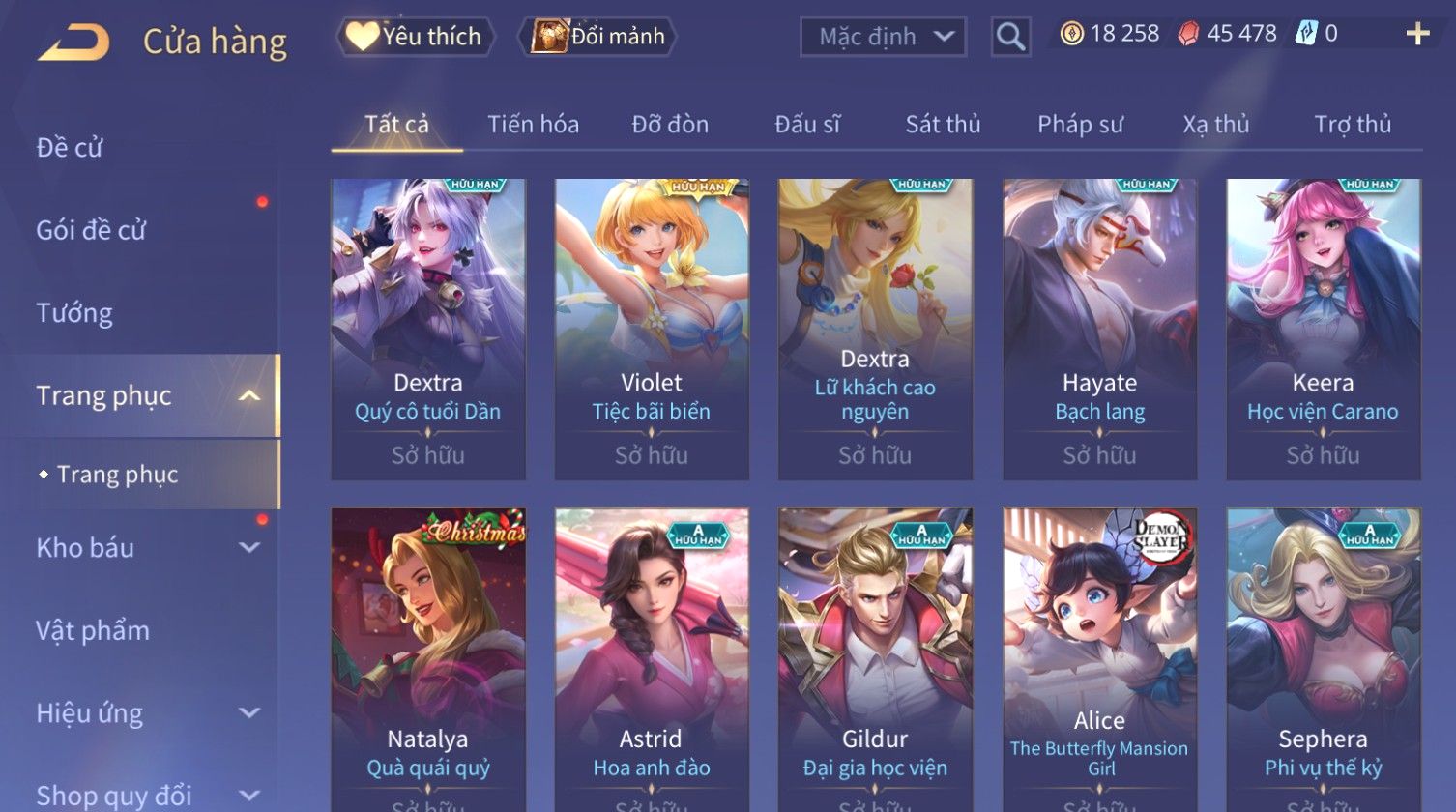Click the magnifying glass search button
This screenshot has height=812, width=1456.
point(1010,37)
